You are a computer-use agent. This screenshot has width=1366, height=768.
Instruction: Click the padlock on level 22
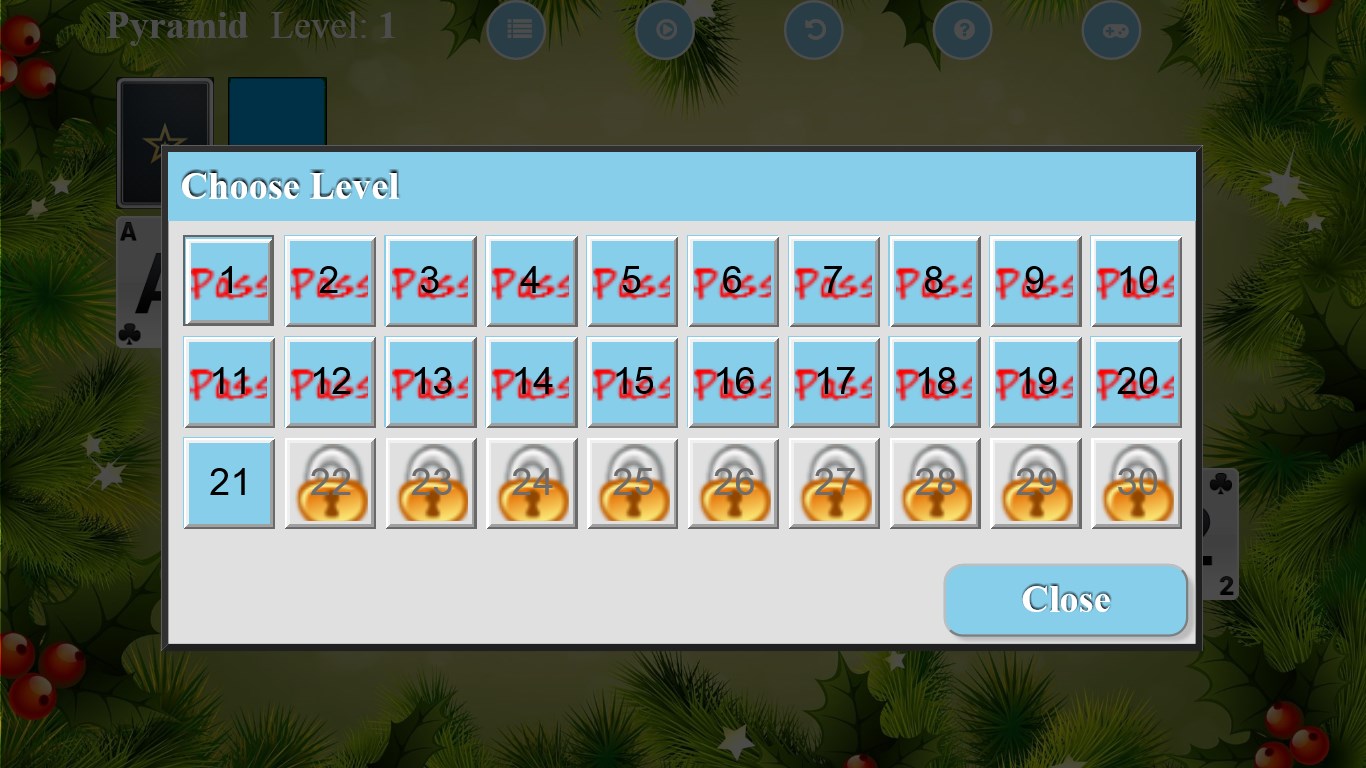pos(329,483)
